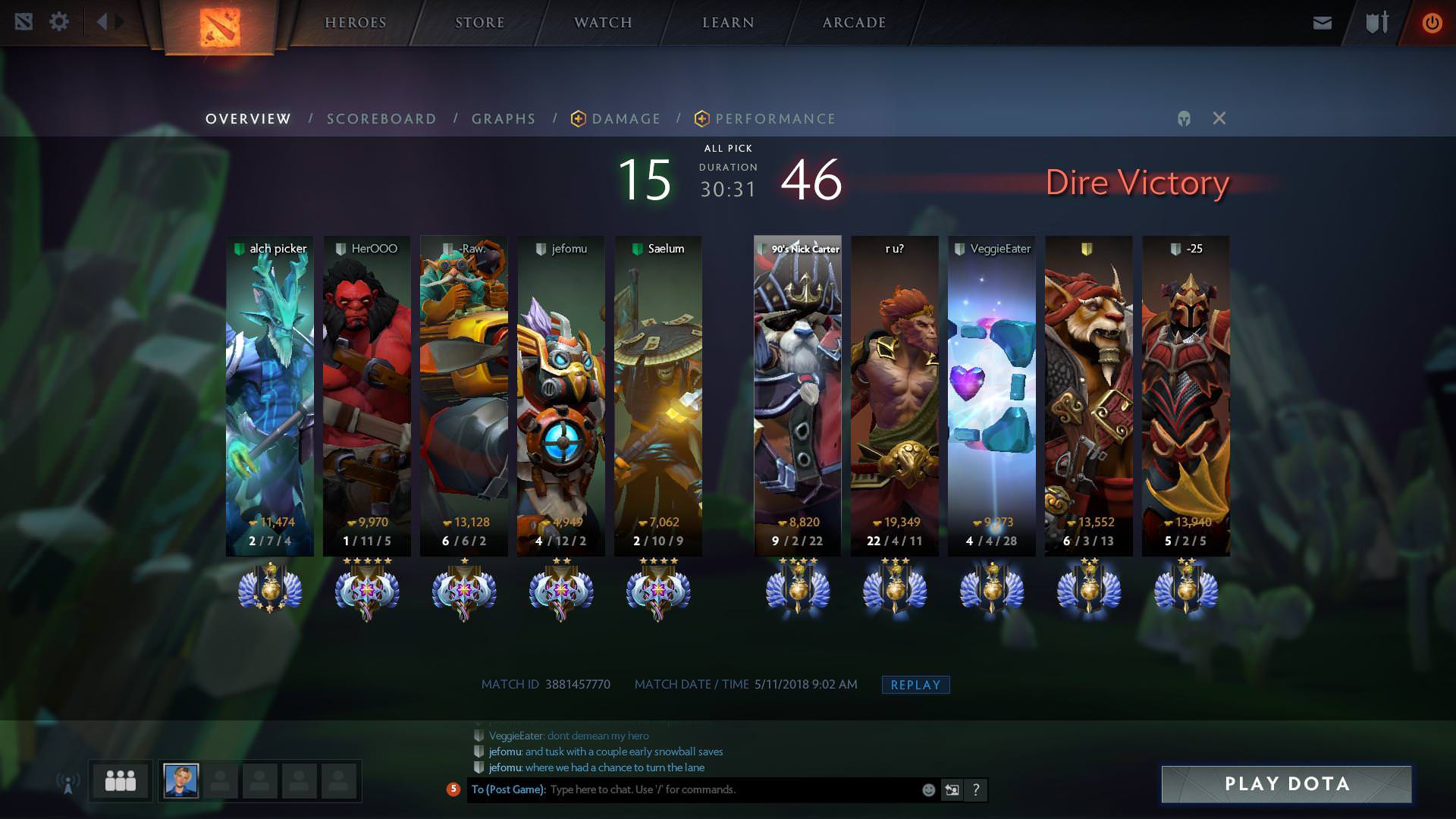This screenshot has height=819, width=1456.
Task: Select the Monkey King player card
Action: click(x=894, y=394)
